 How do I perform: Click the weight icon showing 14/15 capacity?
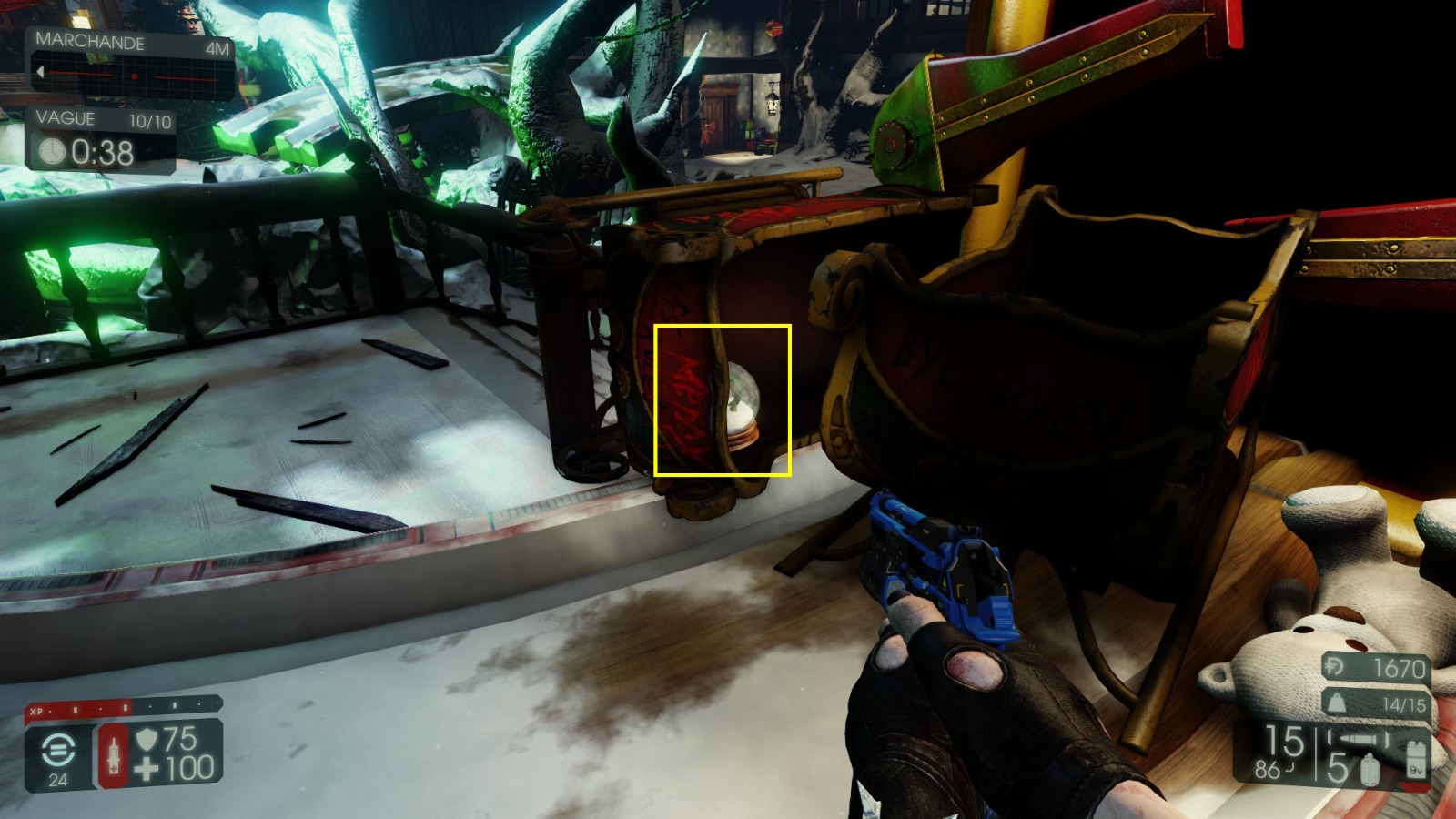tap(1336, 703)
